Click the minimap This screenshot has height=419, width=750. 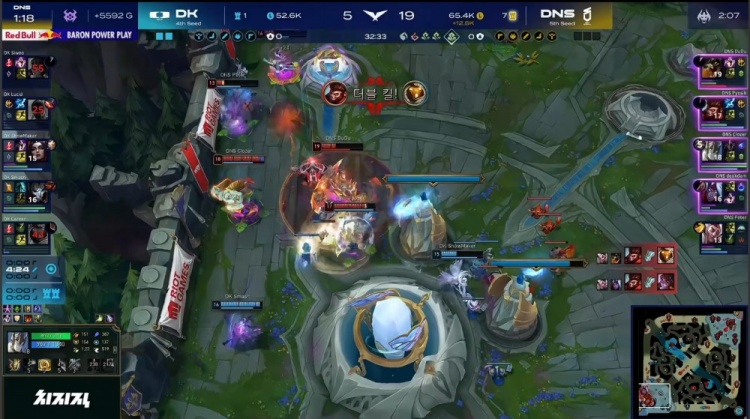click(689, 361)
